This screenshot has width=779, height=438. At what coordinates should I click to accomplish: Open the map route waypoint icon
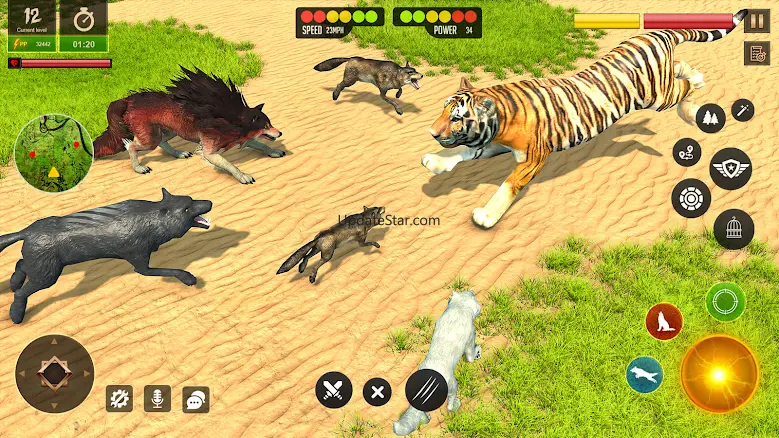(686, 153)
